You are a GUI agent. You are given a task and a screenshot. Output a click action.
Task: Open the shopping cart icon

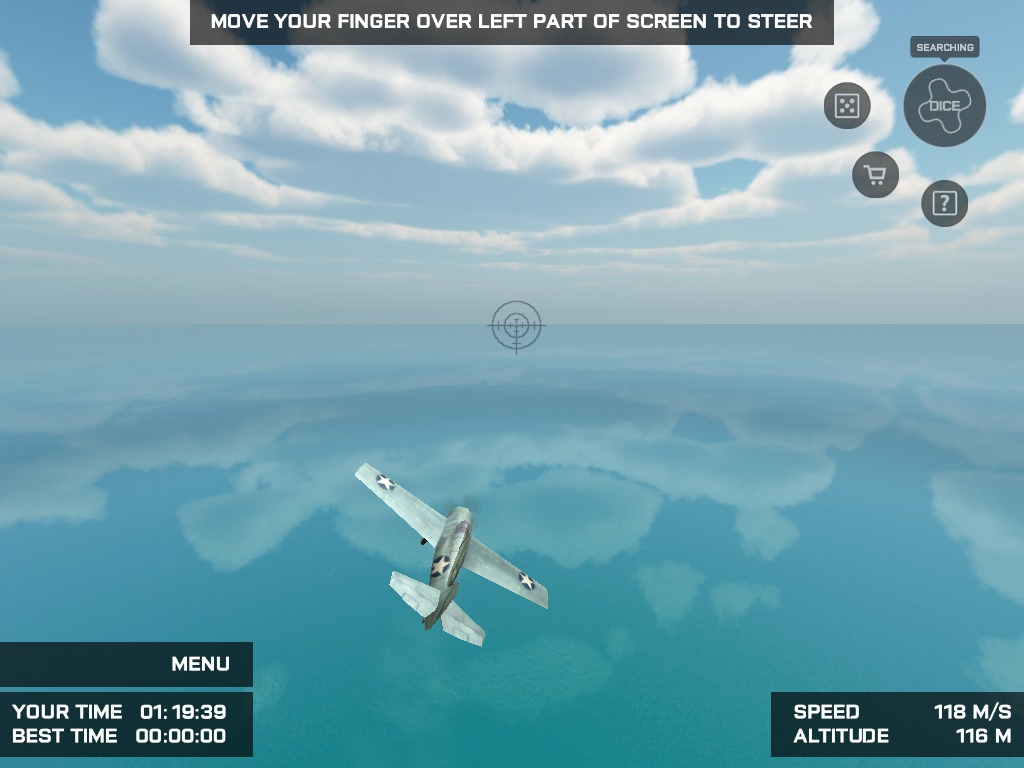point(875,176)
